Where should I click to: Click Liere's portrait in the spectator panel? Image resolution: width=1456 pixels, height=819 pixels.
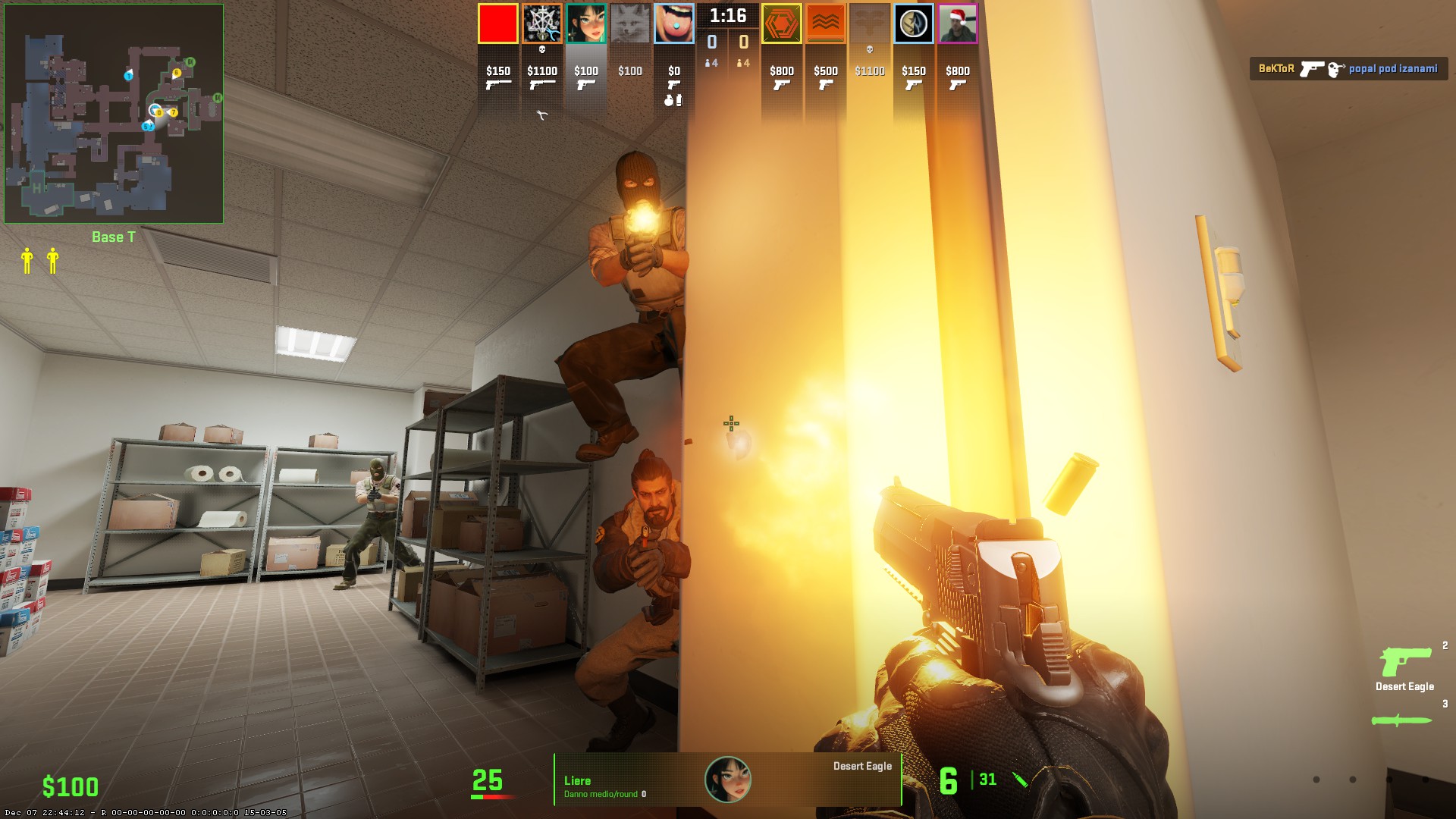click(x=728, y=779)
